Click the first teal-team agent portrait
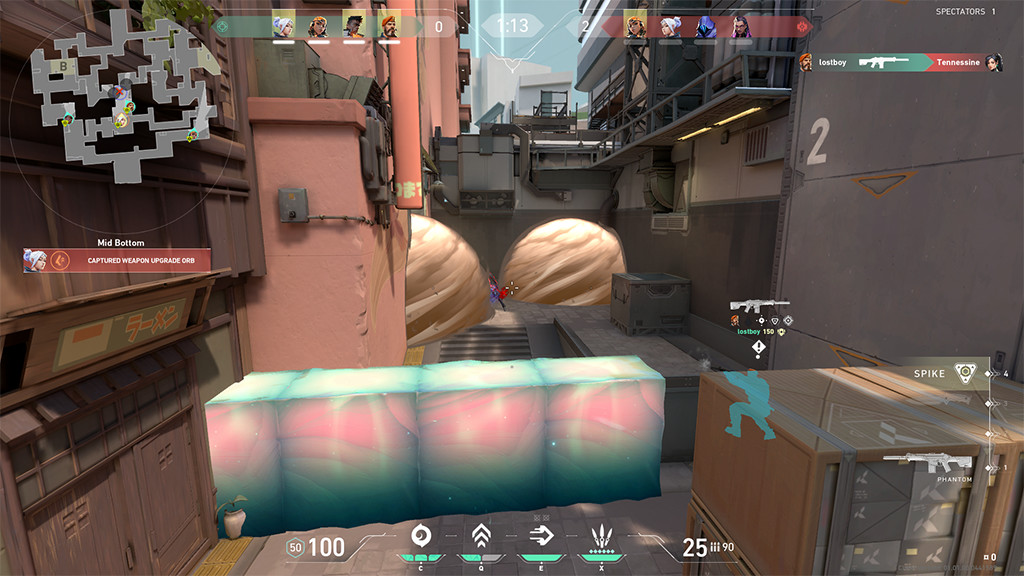 coord(284,26)
